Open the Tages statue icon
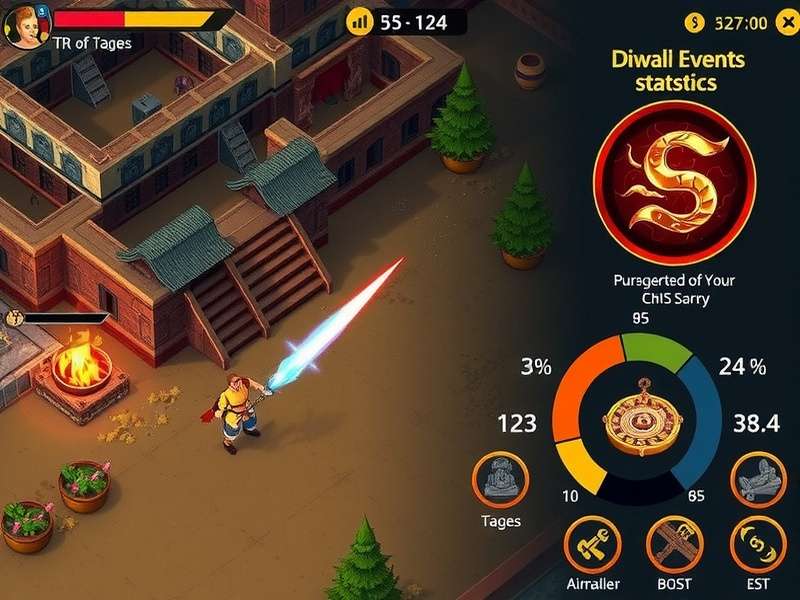The width and height of the screenshot is (800, 600). pos(499,478)
